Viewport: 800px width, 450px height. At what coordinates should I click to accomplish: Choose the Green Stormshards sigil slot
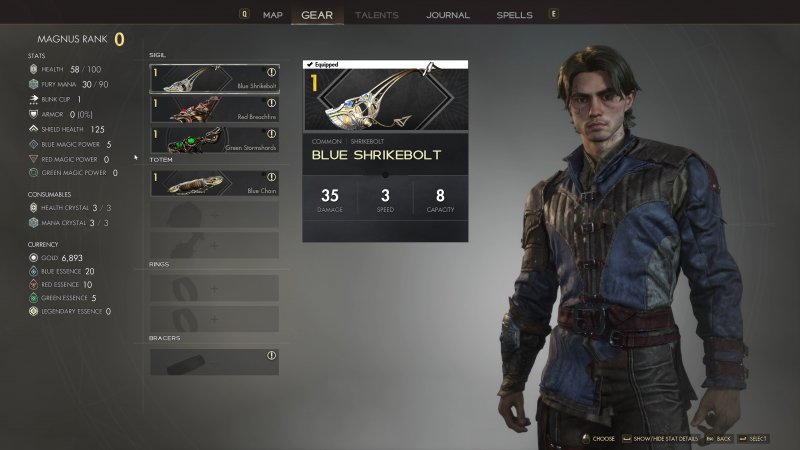tap(214, 138)
